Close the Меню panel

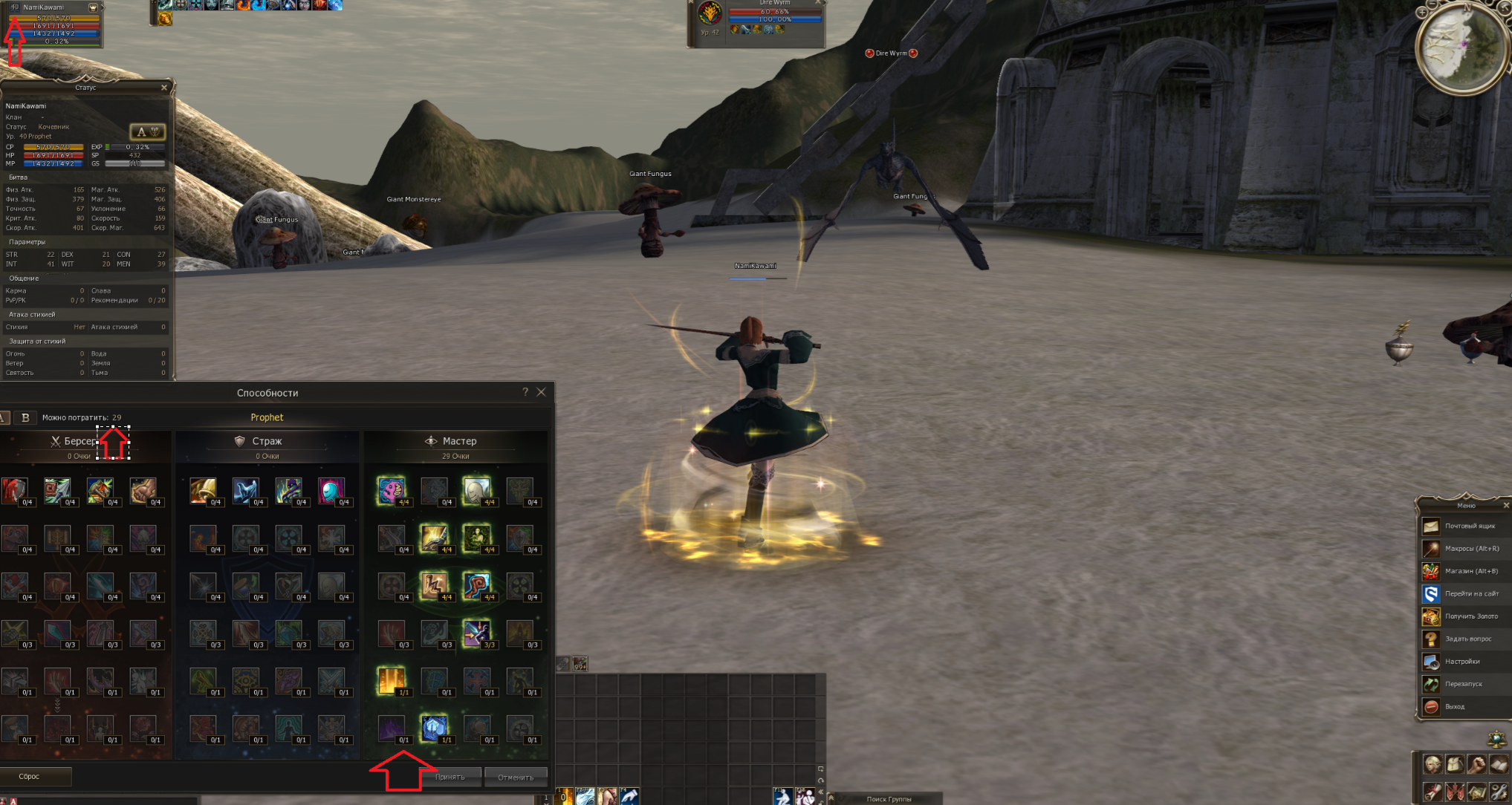pyautogui.click(x=1506, y=506)
